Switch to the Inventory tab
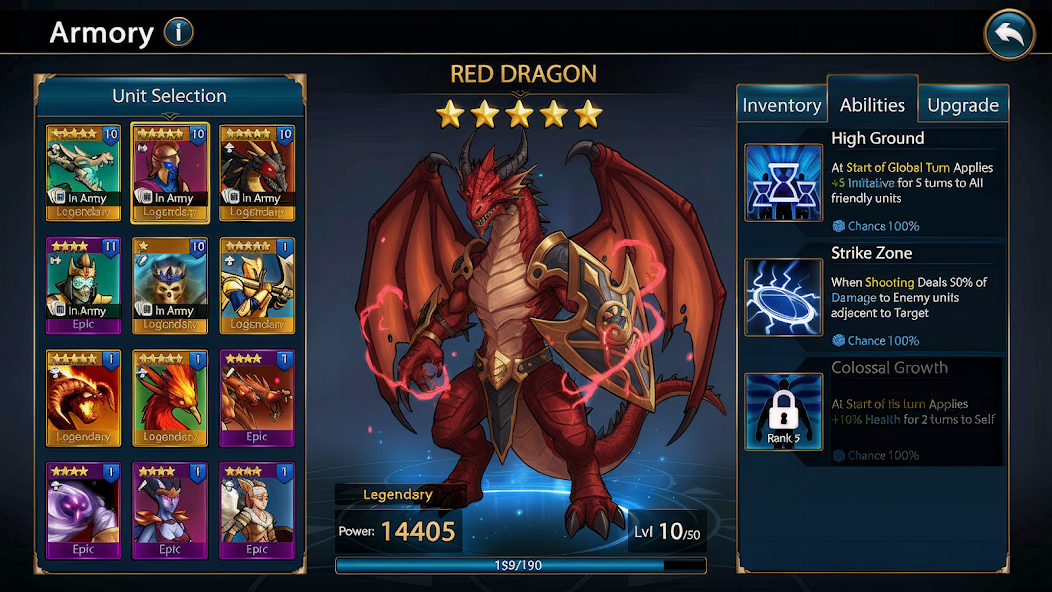The height and width of the screenshot is (592, 1052). [781, 105]
